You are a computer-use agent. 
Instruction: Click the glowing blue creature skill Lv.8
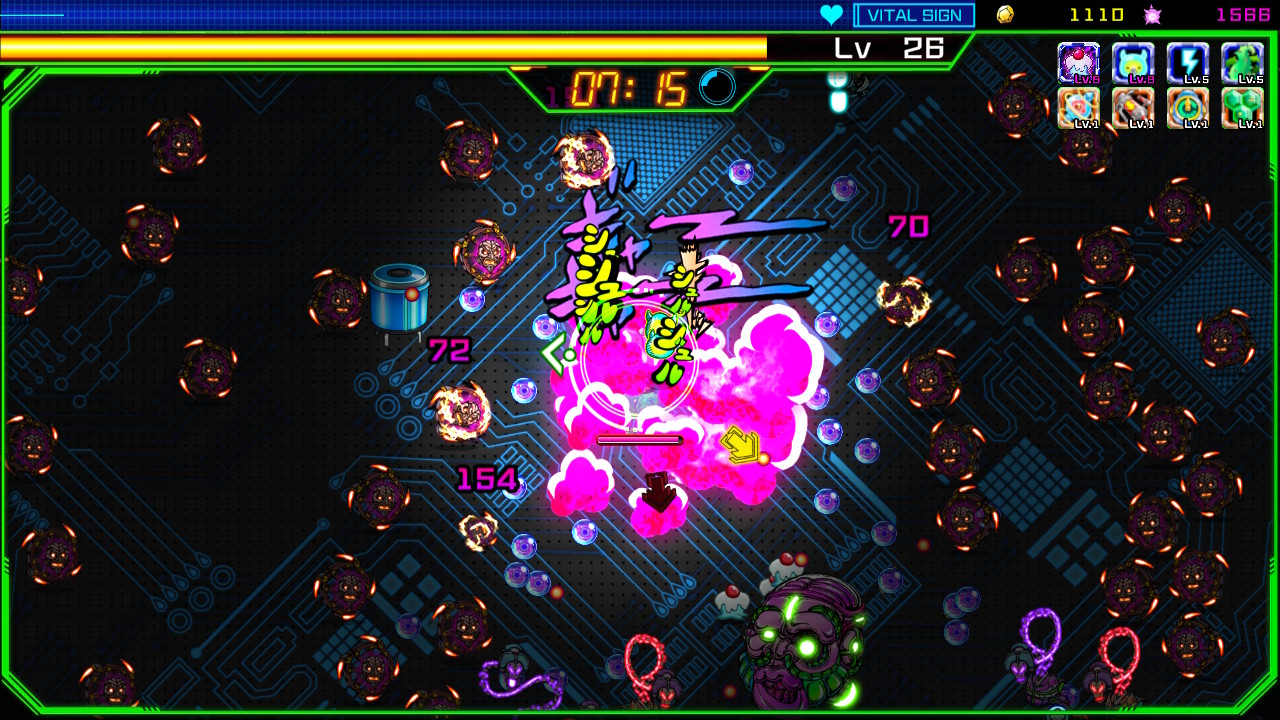tap(1133, 62)
